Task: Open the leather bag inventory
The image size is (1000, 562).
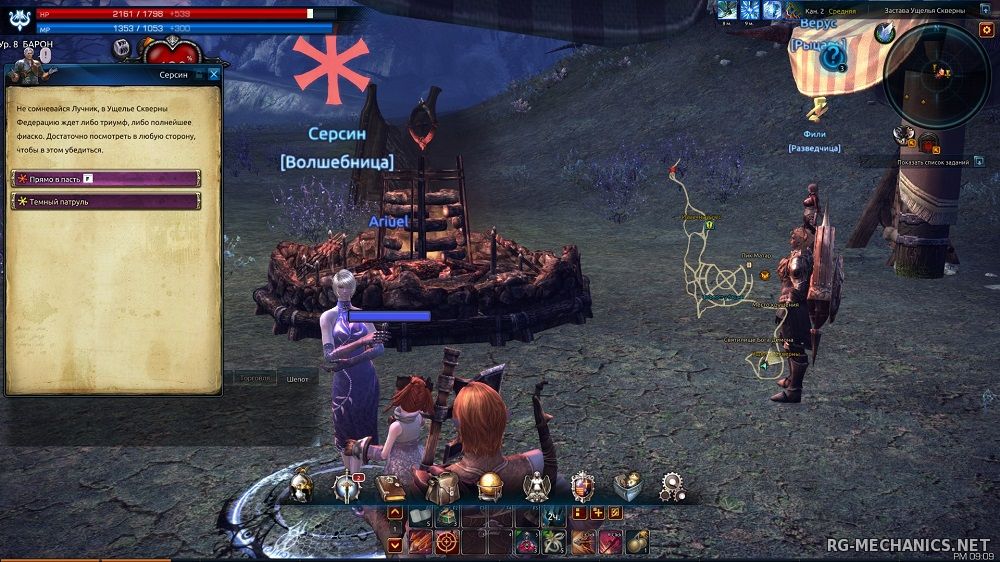Action: (441, 487)
